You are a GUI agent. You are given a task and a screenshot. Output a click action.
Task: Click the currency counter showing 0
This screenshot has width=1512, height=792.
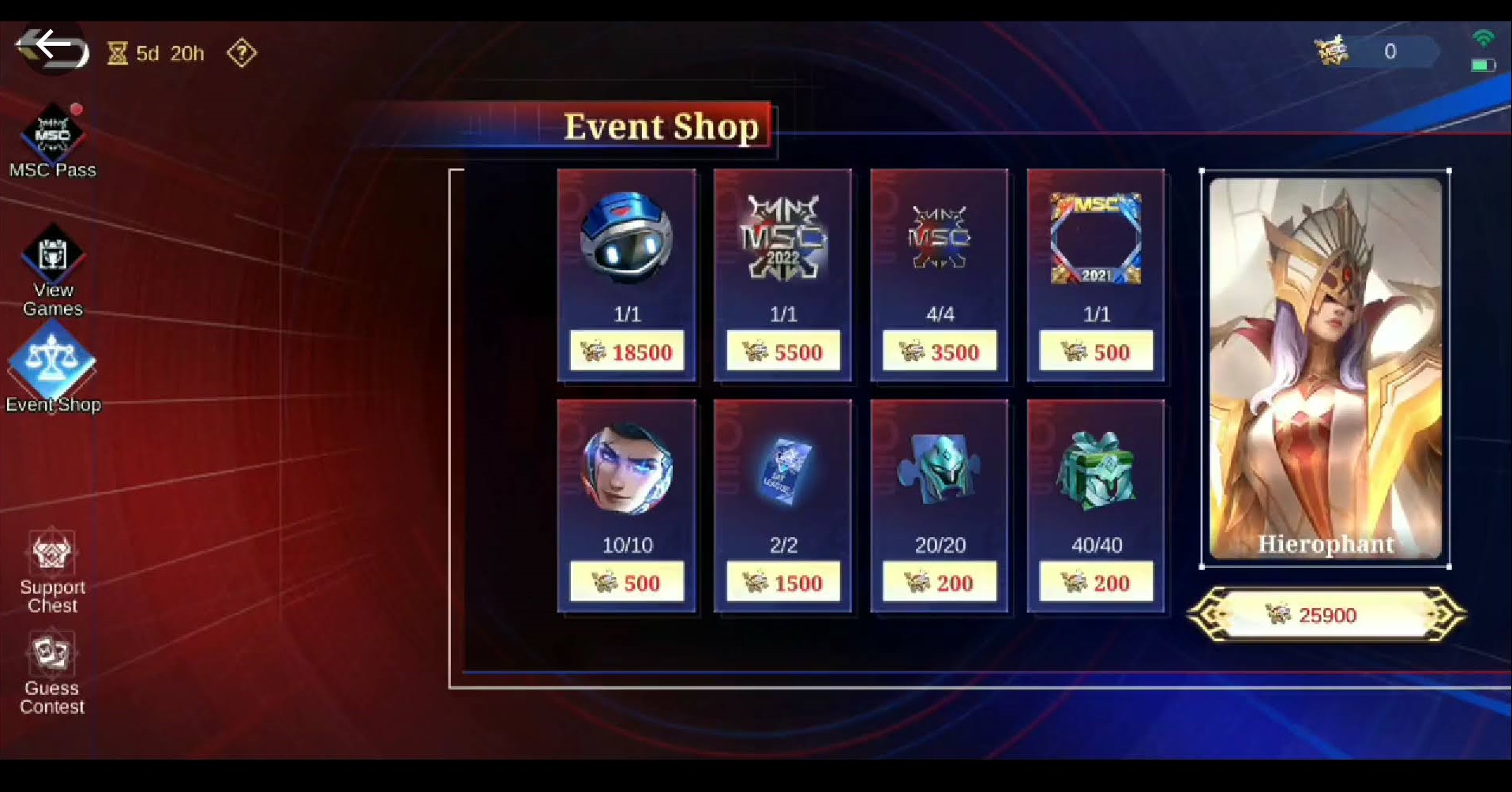pos(1388,51)
